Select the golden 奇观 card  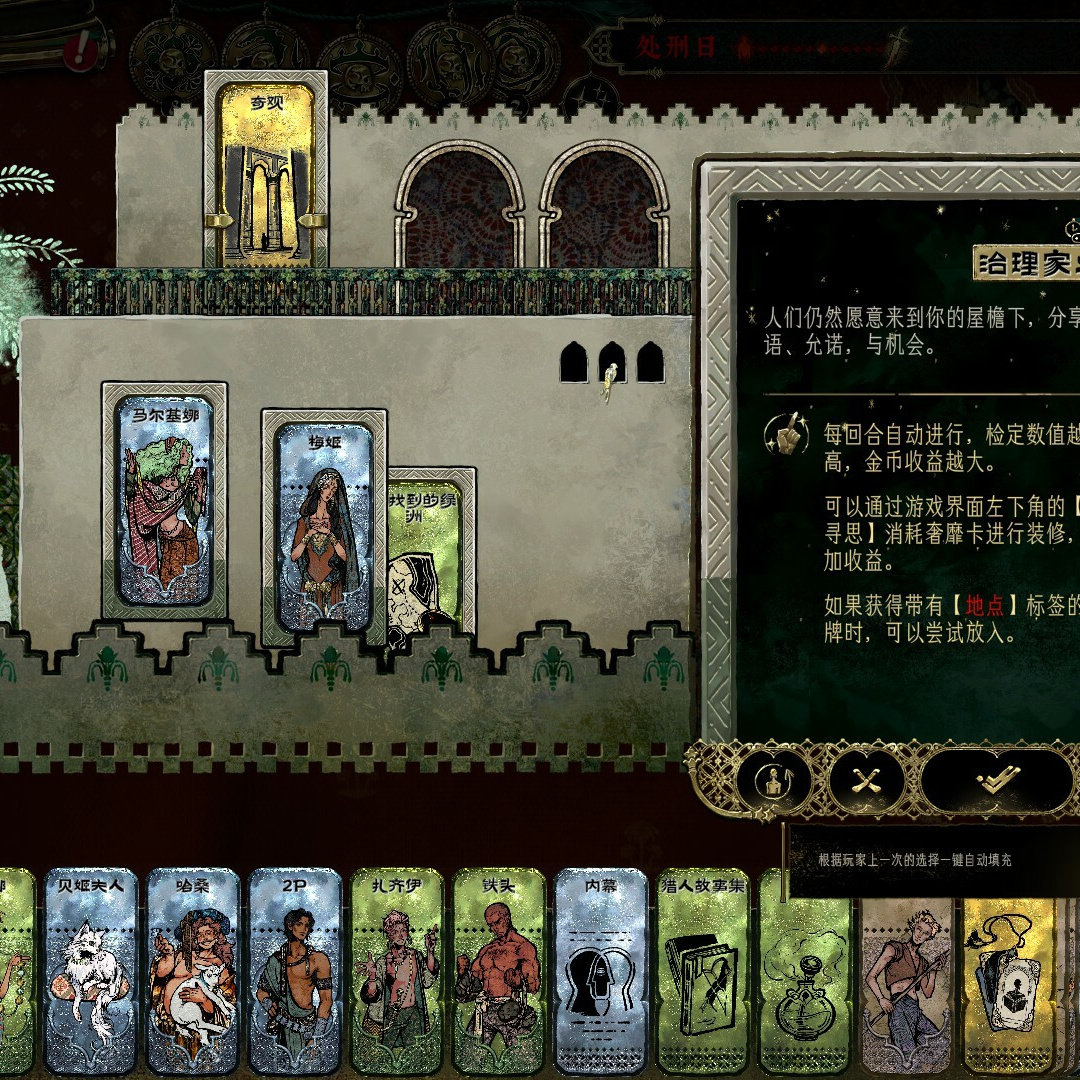(x=266, y=171)
